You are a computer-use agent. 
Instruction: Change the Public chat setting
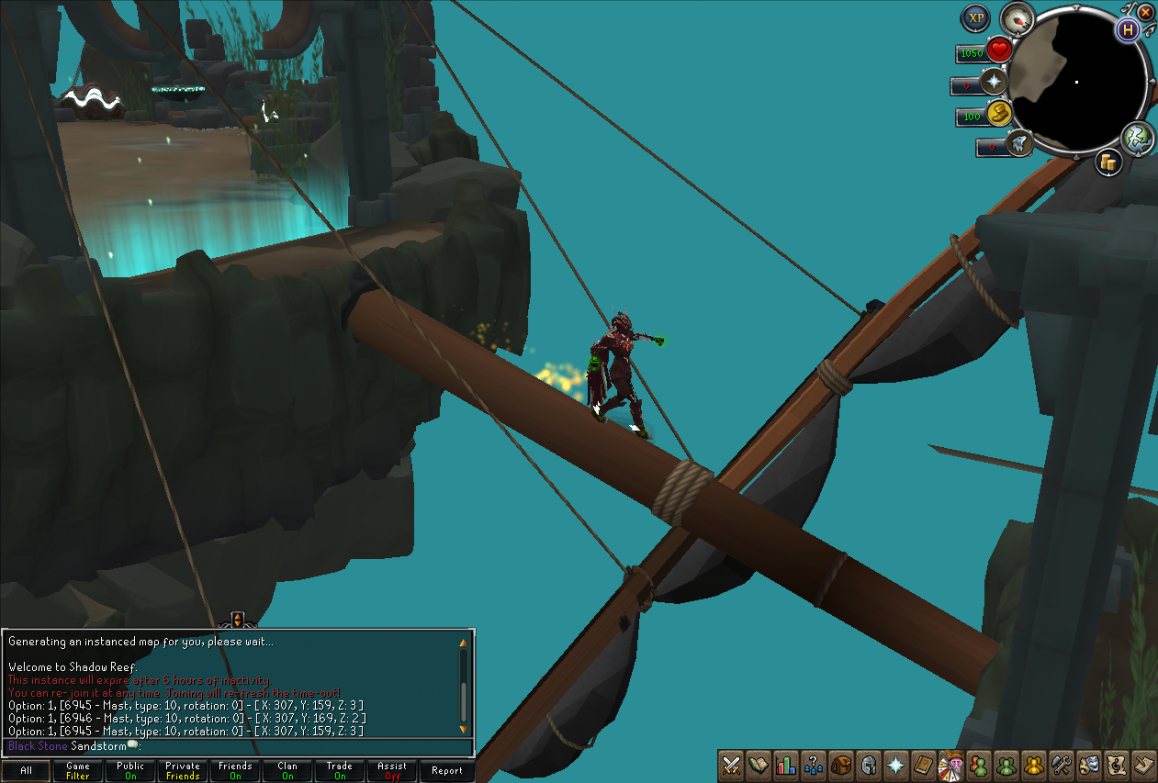[x=130, y=771]
